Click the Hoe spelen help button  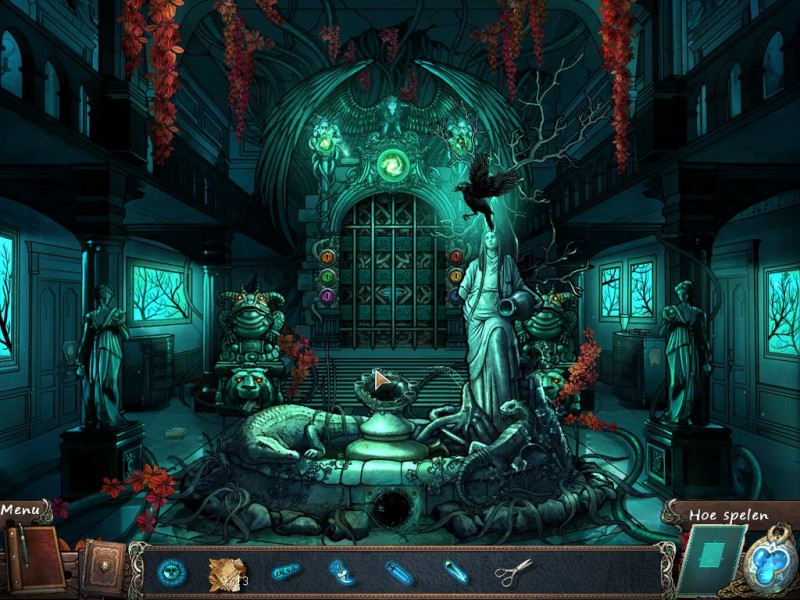pyautogui.click(x=728, y=515)
